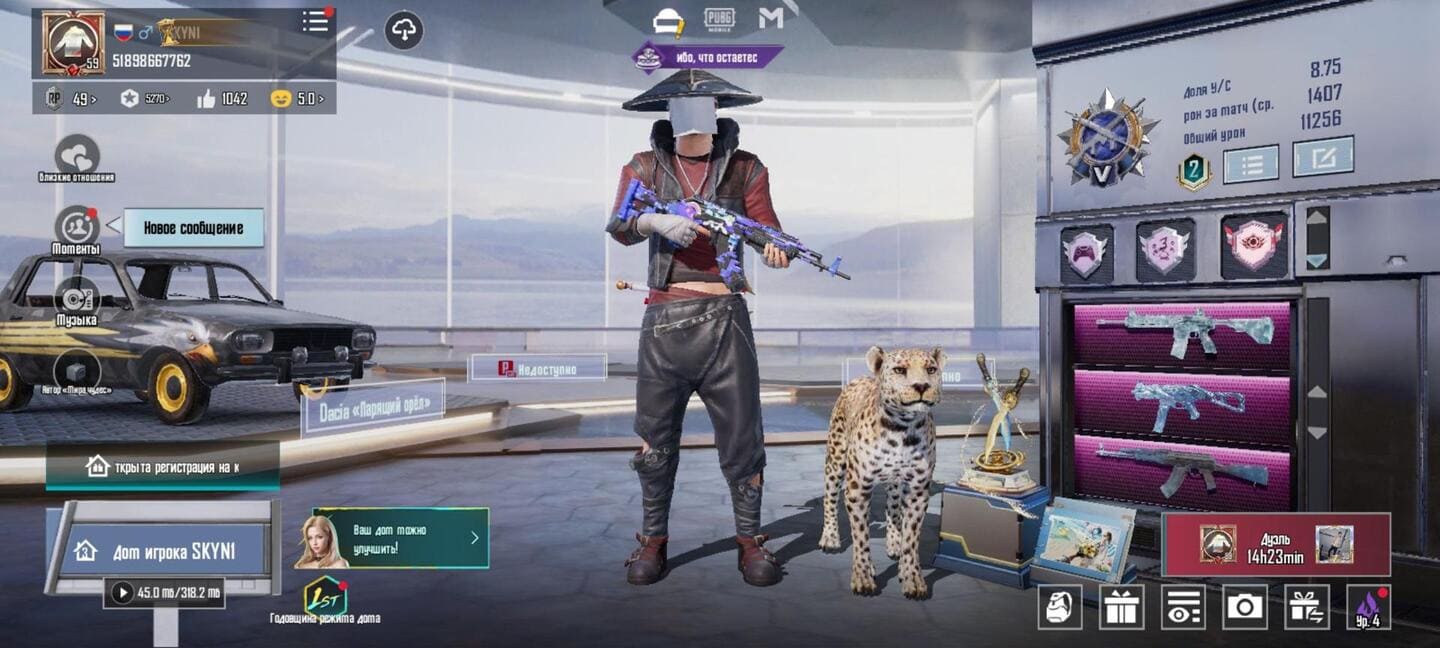The height and width of the screenshot is (648, 1440).
Task: Click the edit pencil button in stats panel
Action: 1322,157
